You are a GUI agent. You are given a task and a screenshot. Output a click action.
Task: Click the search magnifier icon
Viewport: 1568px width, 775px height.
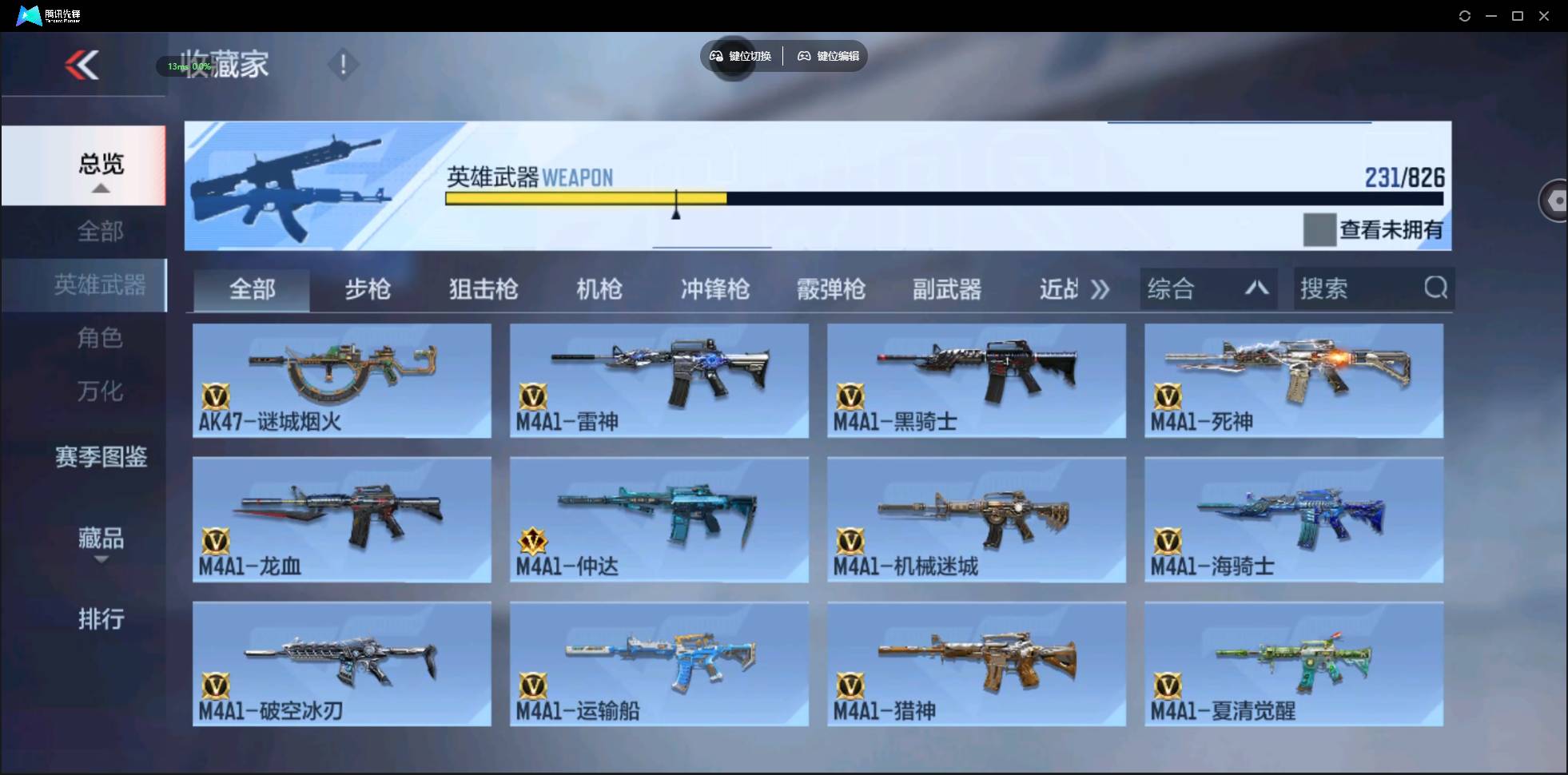[x=1436, y=288]
